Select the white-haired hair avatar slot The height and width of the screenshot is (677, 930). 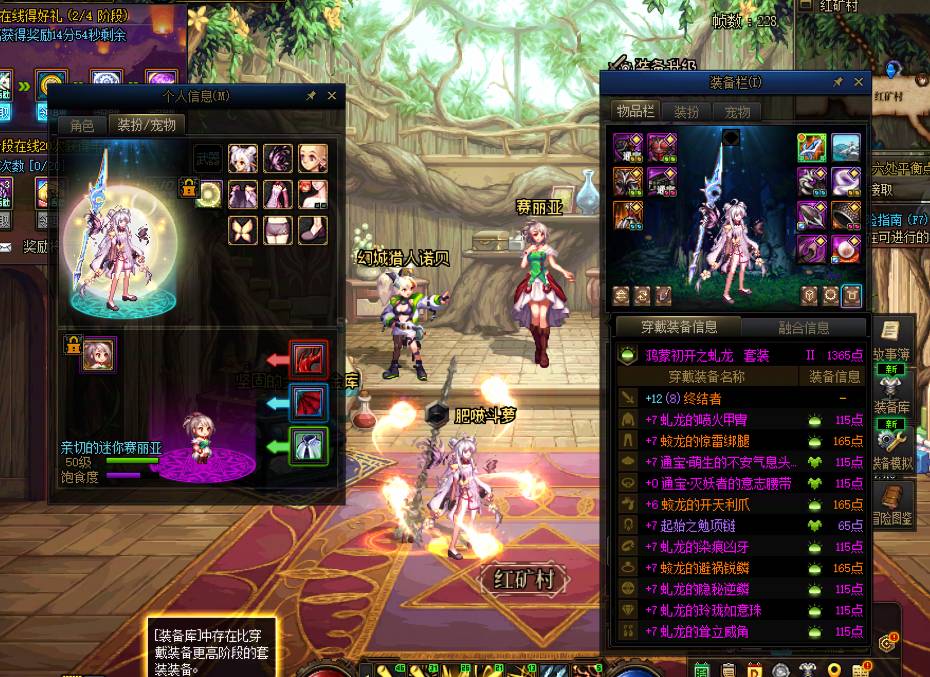243,158
